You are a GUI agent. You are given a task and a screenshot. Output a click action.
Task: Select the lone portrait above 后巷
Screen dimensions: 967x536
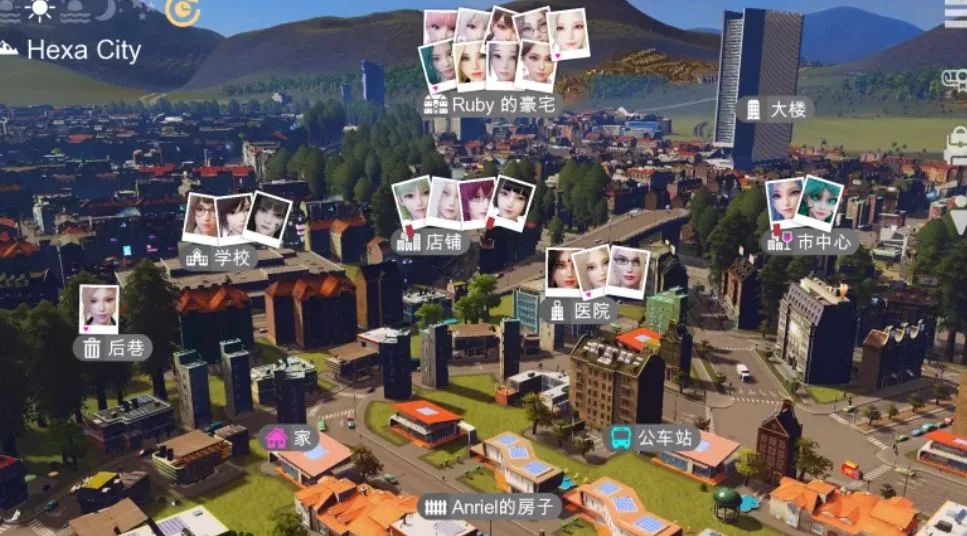click(99, 308)
